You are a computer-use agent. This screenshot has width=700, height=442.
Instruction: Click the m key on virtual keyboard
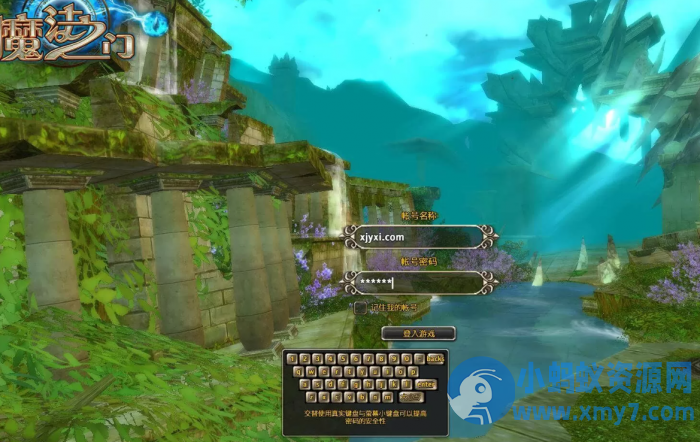point(387,397)
